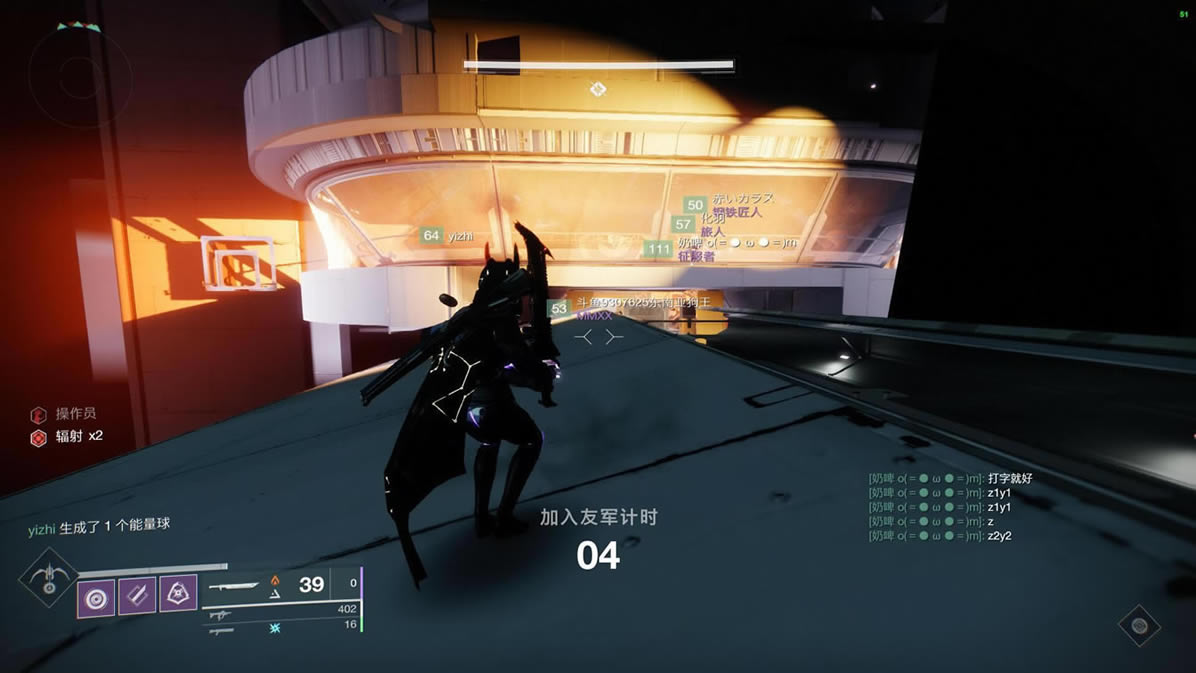Image resolution: width=1196 pixels, height=673 pixels.
Task: Select the purple grenade ability icon
Action: click(96, 598)
